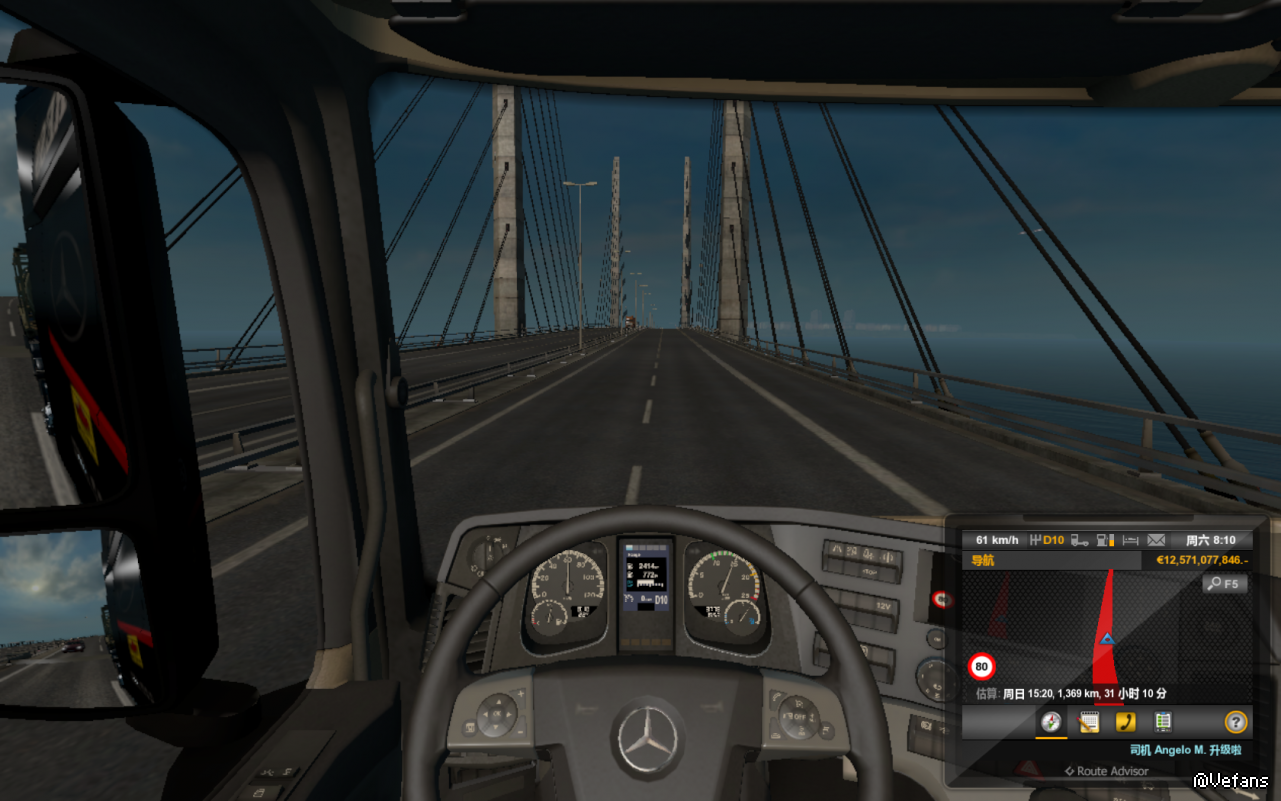Show the truck diagnostics checklist tab

pos(1162,722)
